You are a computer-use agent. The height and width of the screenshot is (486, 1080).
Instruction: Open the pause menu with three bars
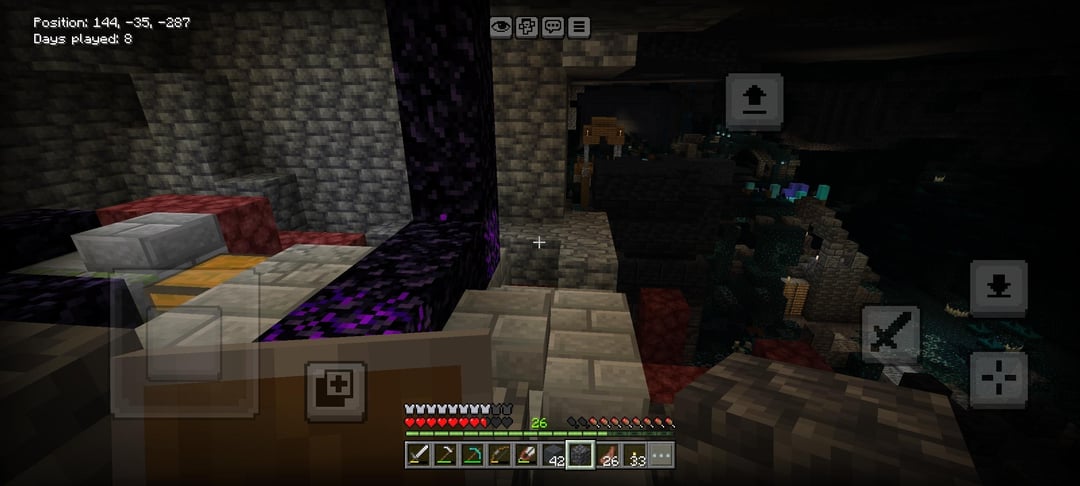coord(579,27)
